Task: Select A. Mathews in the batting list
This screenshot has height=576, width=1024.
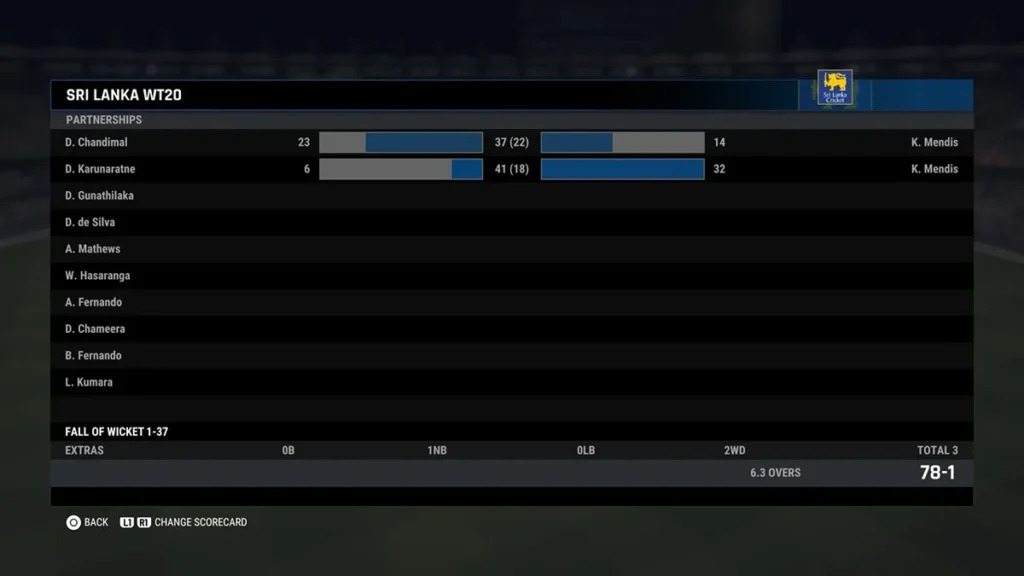Action: (x=93, y=249)
